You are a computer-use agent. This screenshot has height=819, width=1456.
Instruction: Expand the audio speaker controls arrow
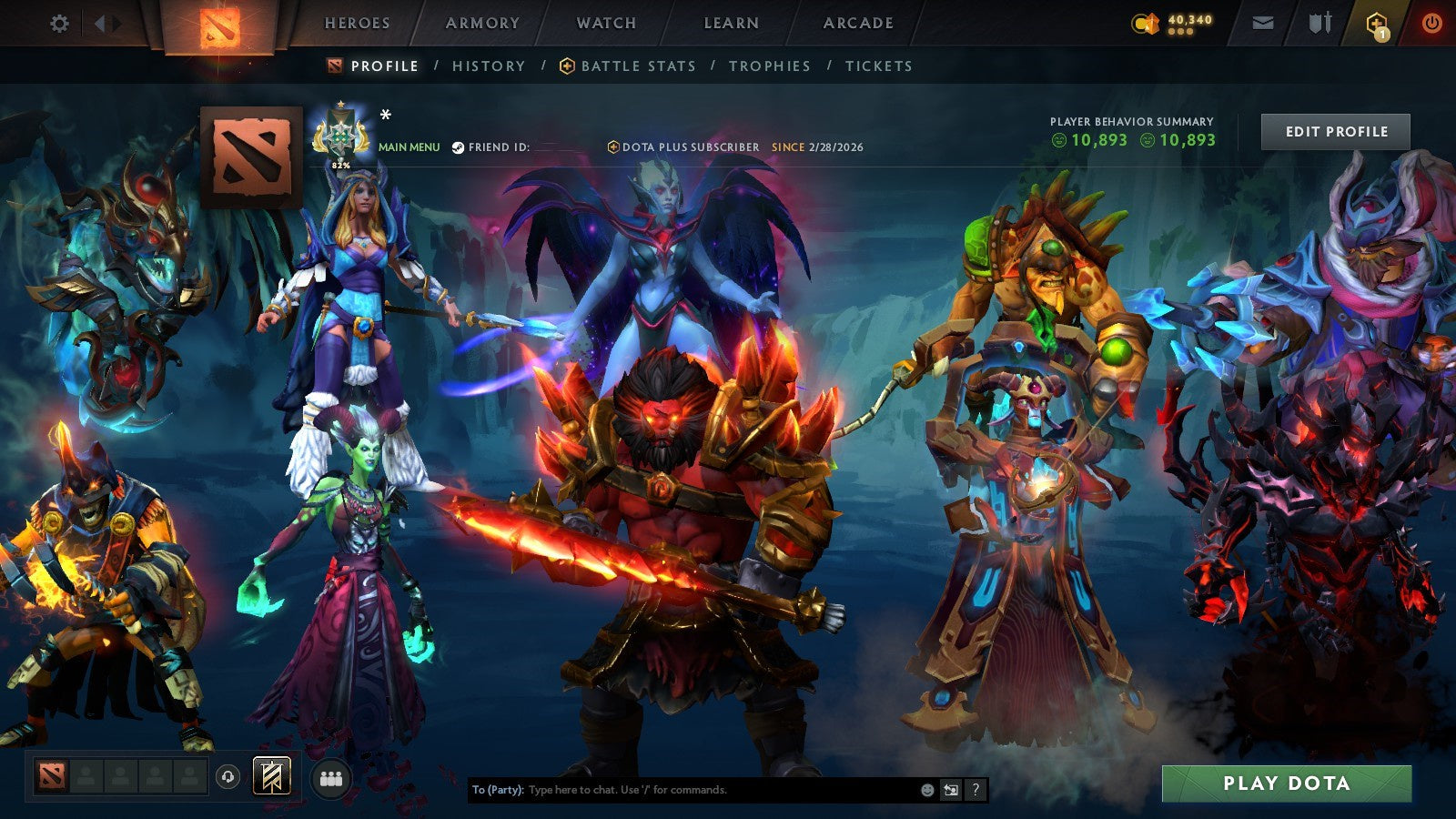click(100, 22)
